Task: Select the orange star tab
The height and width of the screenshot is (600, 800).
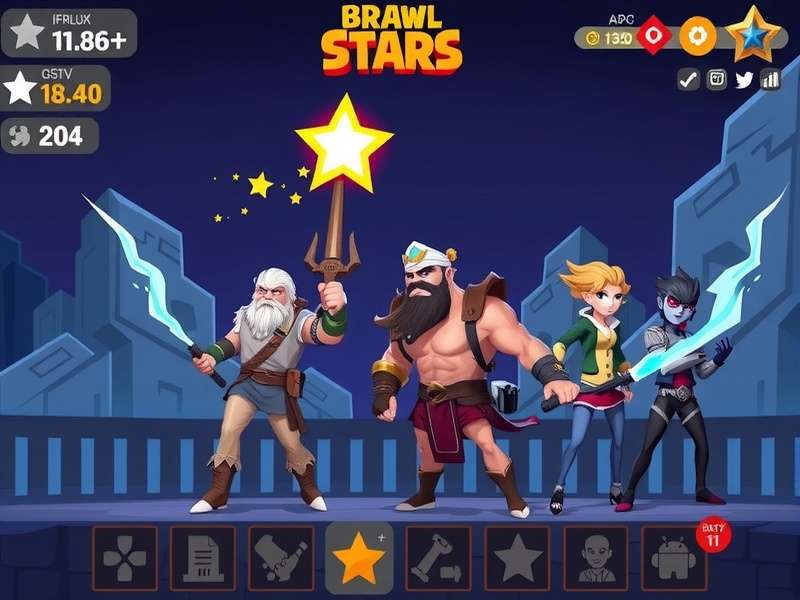Action: tap(359, 558)
